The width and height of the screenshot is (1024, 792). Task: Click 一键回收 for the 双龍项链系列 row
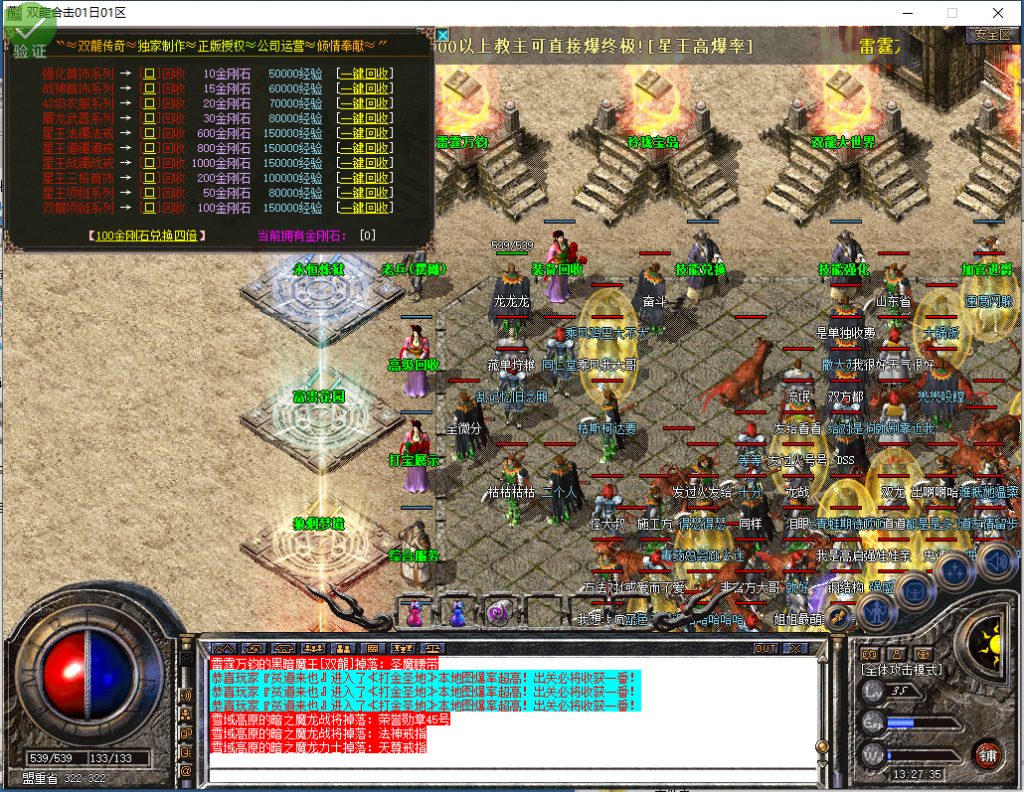coord(365,208)
